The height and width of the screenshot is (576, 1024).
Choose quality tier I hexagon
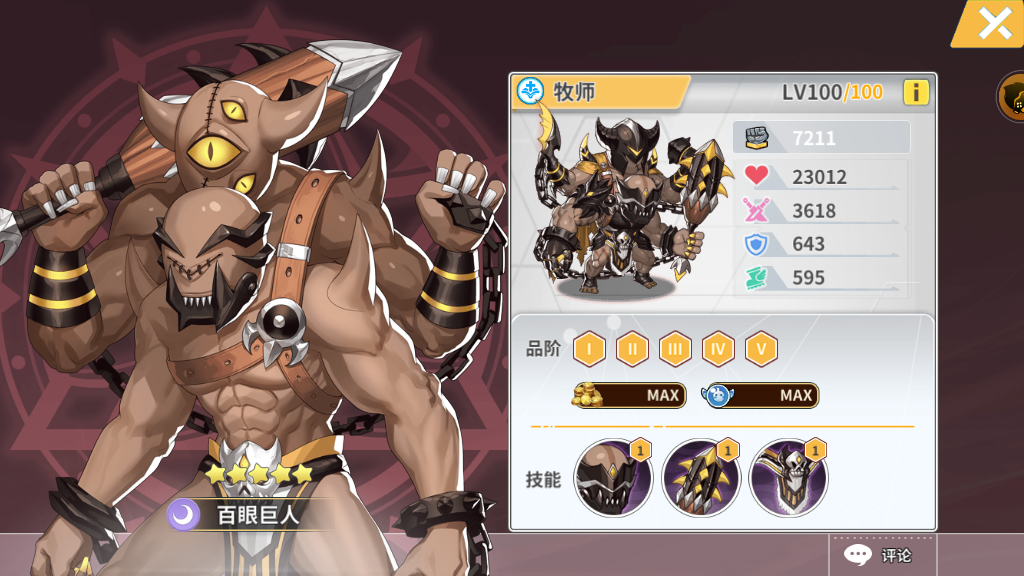point(589,349)
